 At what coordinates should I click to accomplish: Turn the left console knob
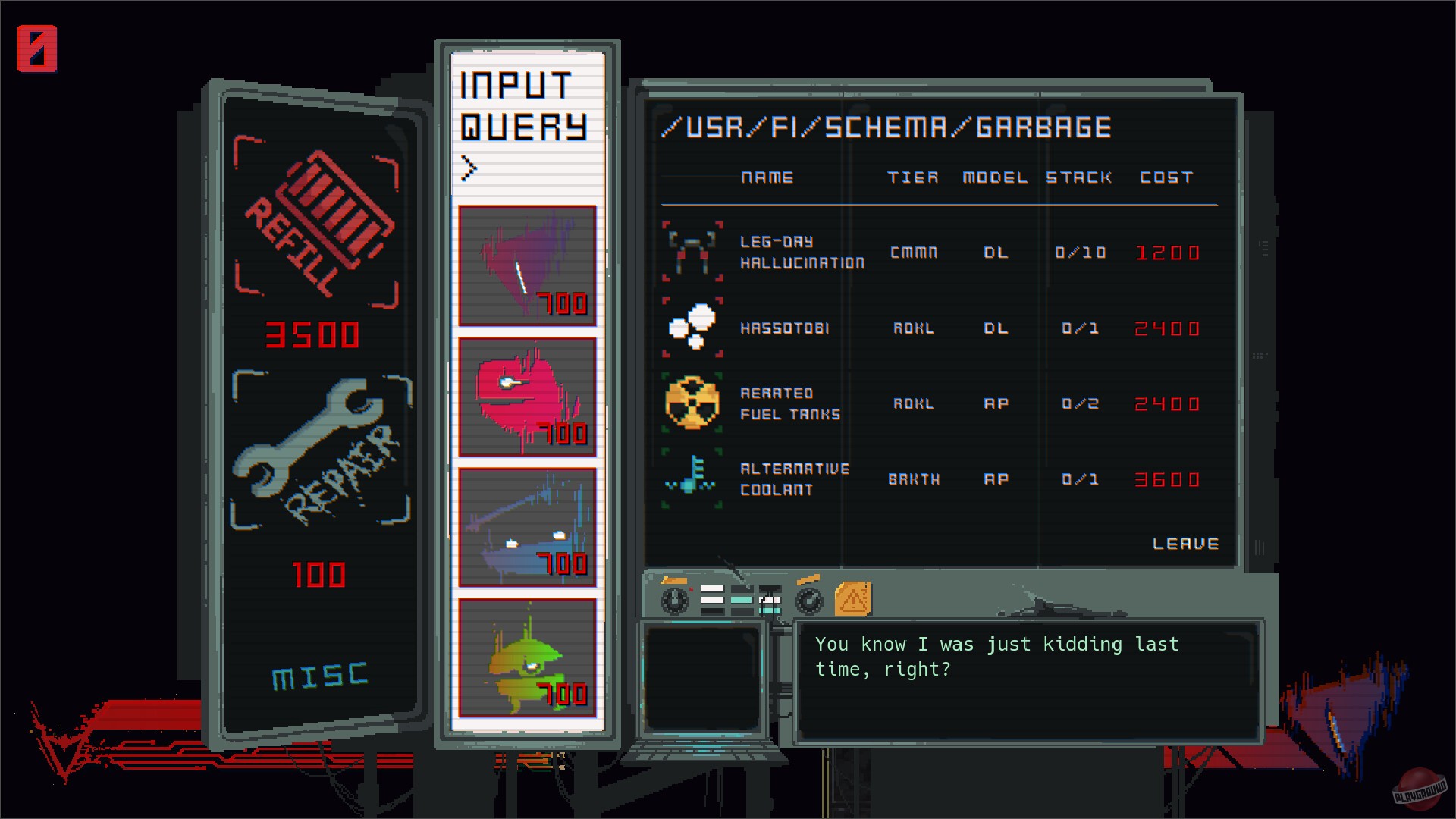[673, 599]
